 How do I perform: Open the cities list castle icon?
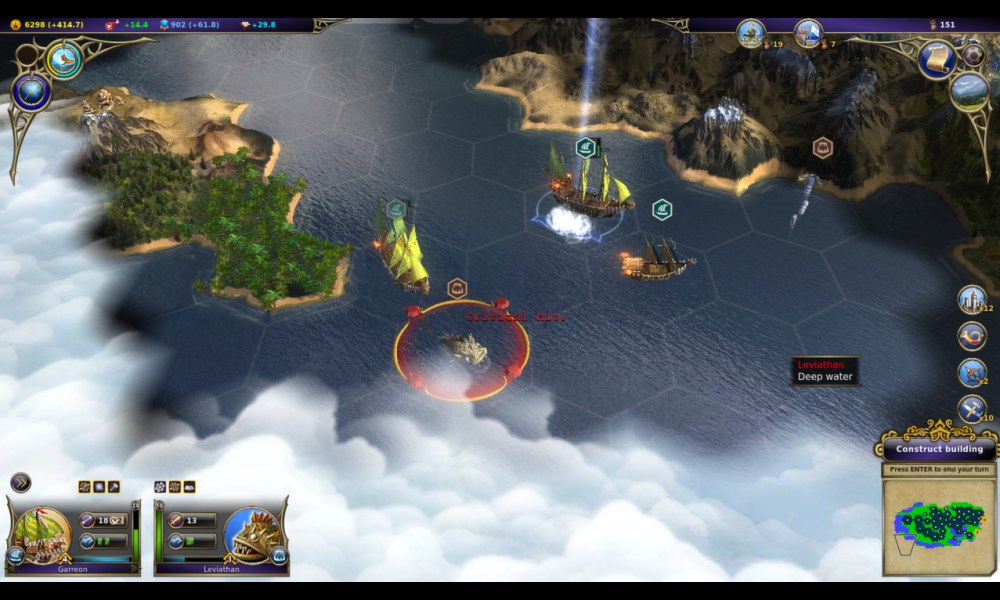click(x=971, y=299)
